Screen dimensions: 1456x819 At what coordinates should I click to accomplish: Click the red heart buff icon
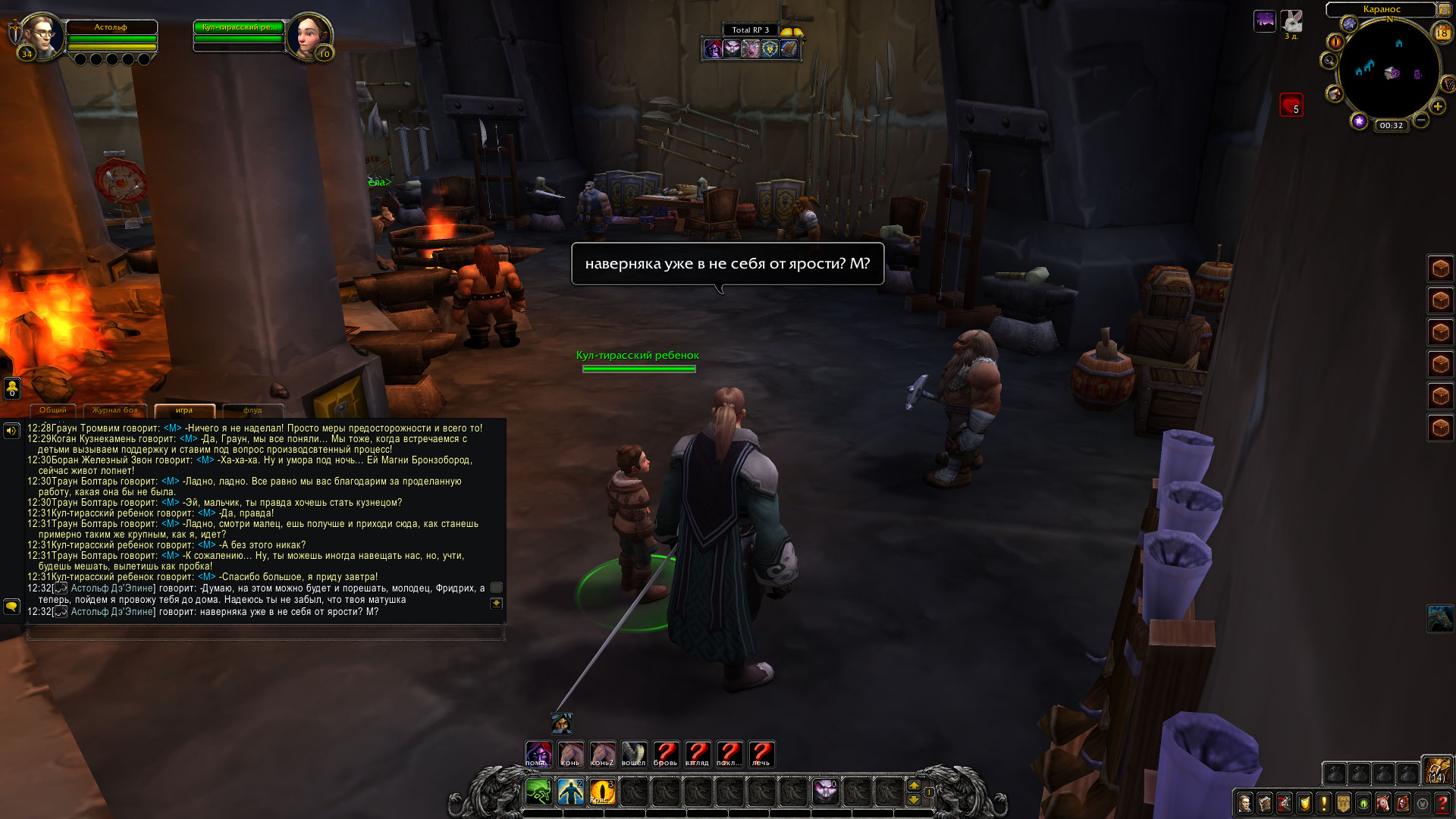[x=1291, y=105]
